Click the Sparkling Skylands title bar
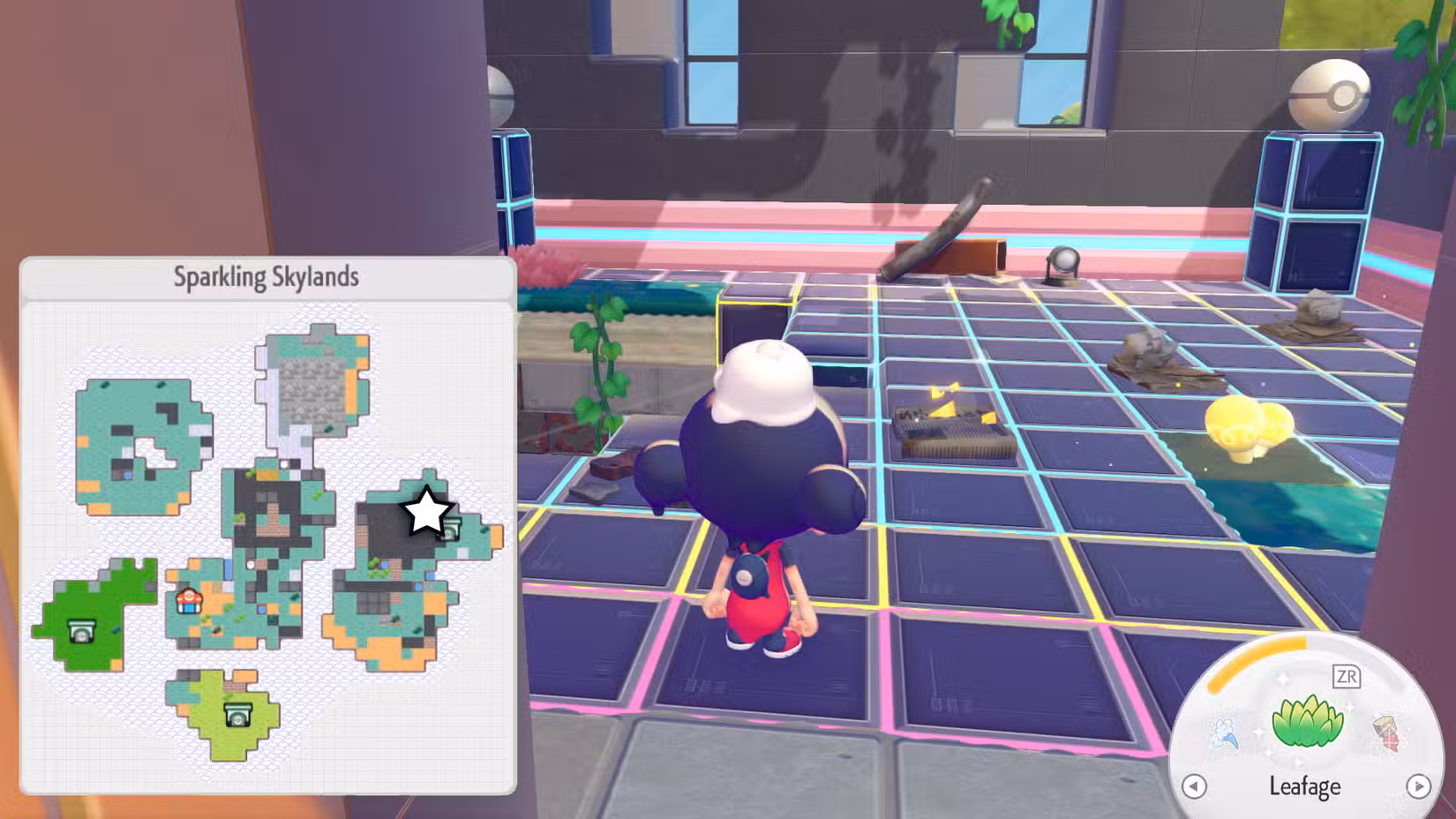 264,274
